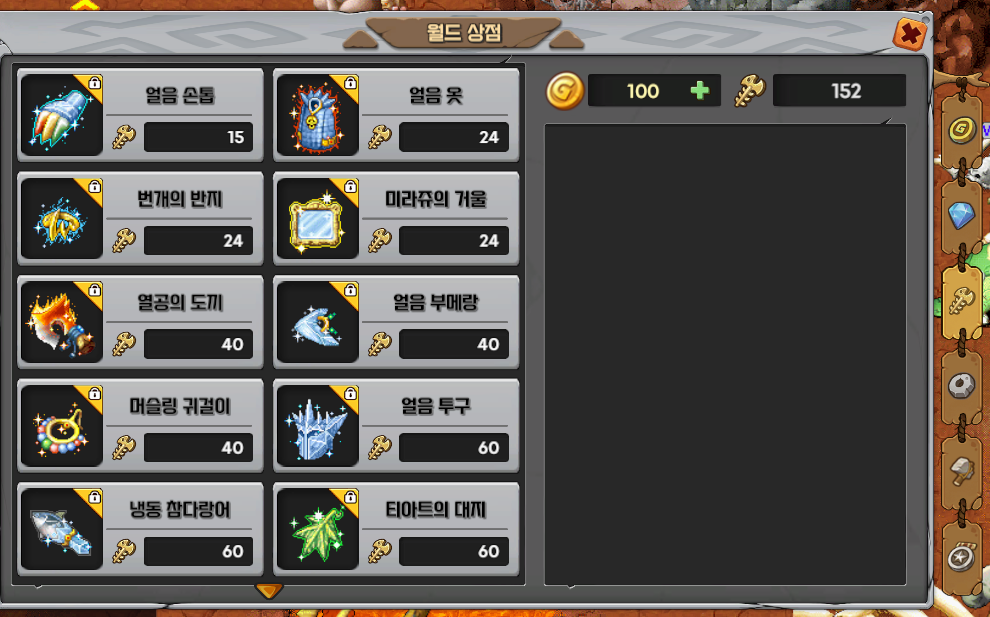This screenshot has height=617, width=990.
Task: Pick the 번개의 반지 item
Action: point(140,218)
